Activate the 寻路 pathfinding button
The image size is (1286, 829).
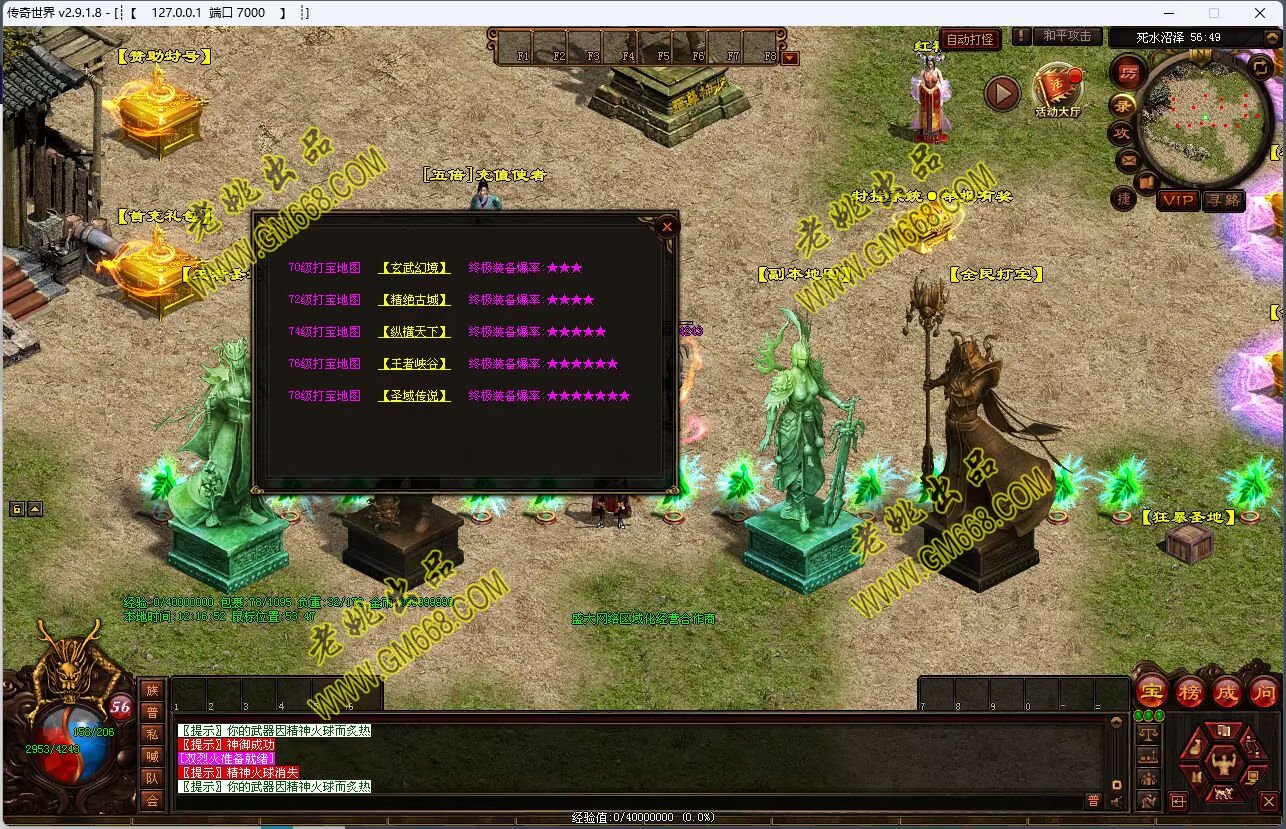point(1223,200)
